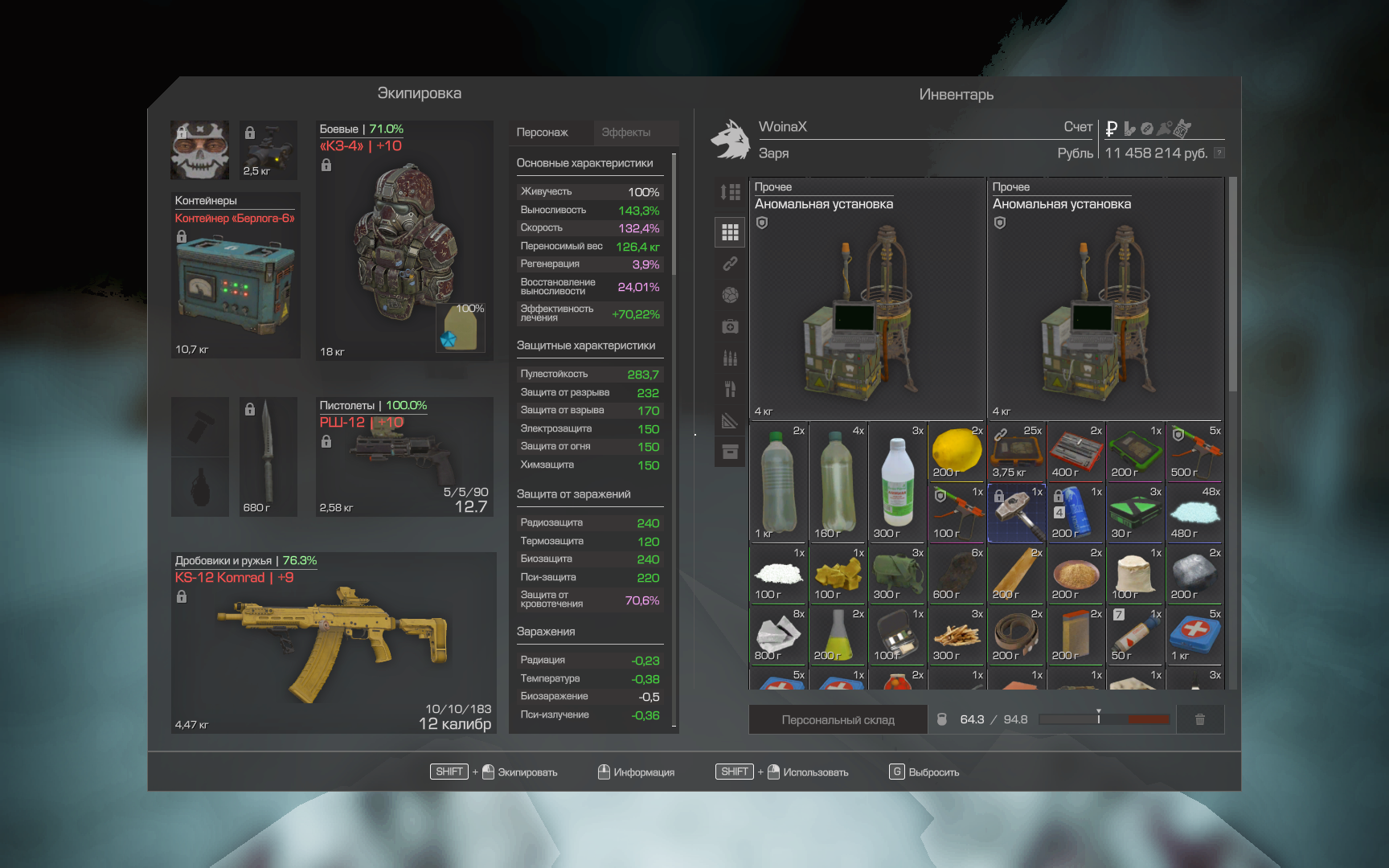Choose the KS-12 Komrad shotgun slot
Screen dimensions: 1389x868
tap(334, 643)
